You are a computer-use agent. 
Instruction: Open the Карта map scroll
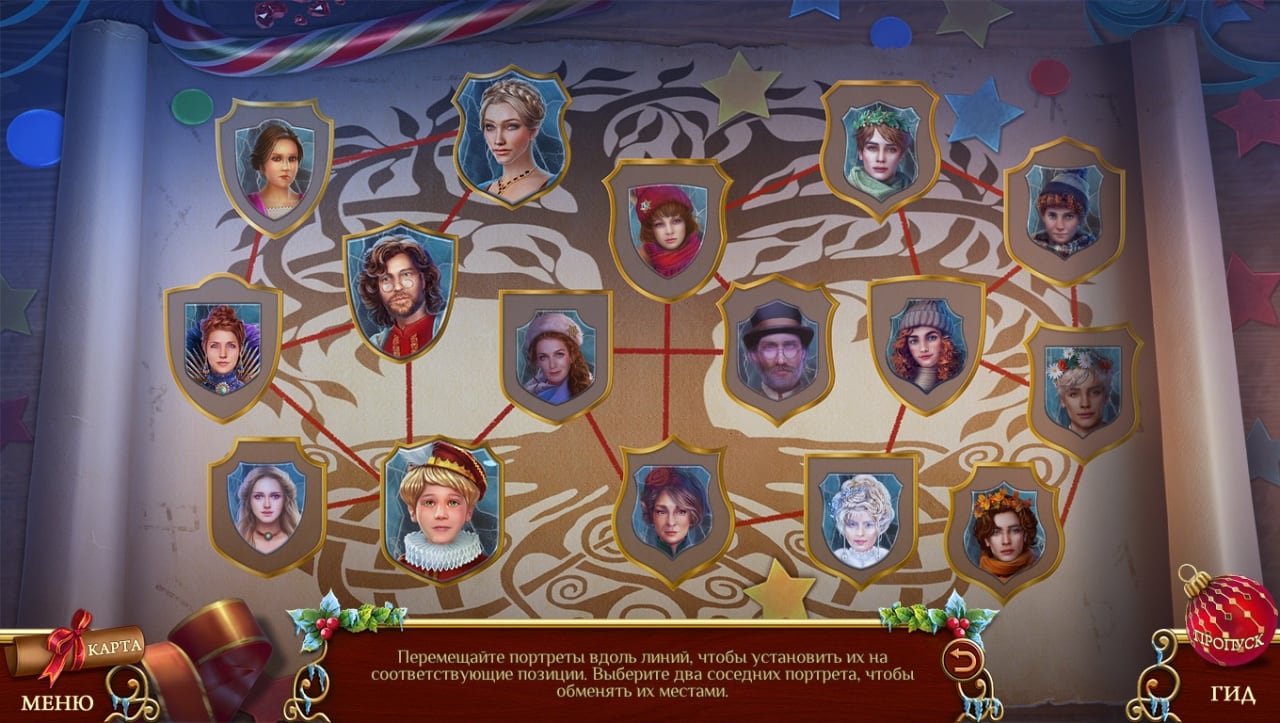(x=112, y=645)
